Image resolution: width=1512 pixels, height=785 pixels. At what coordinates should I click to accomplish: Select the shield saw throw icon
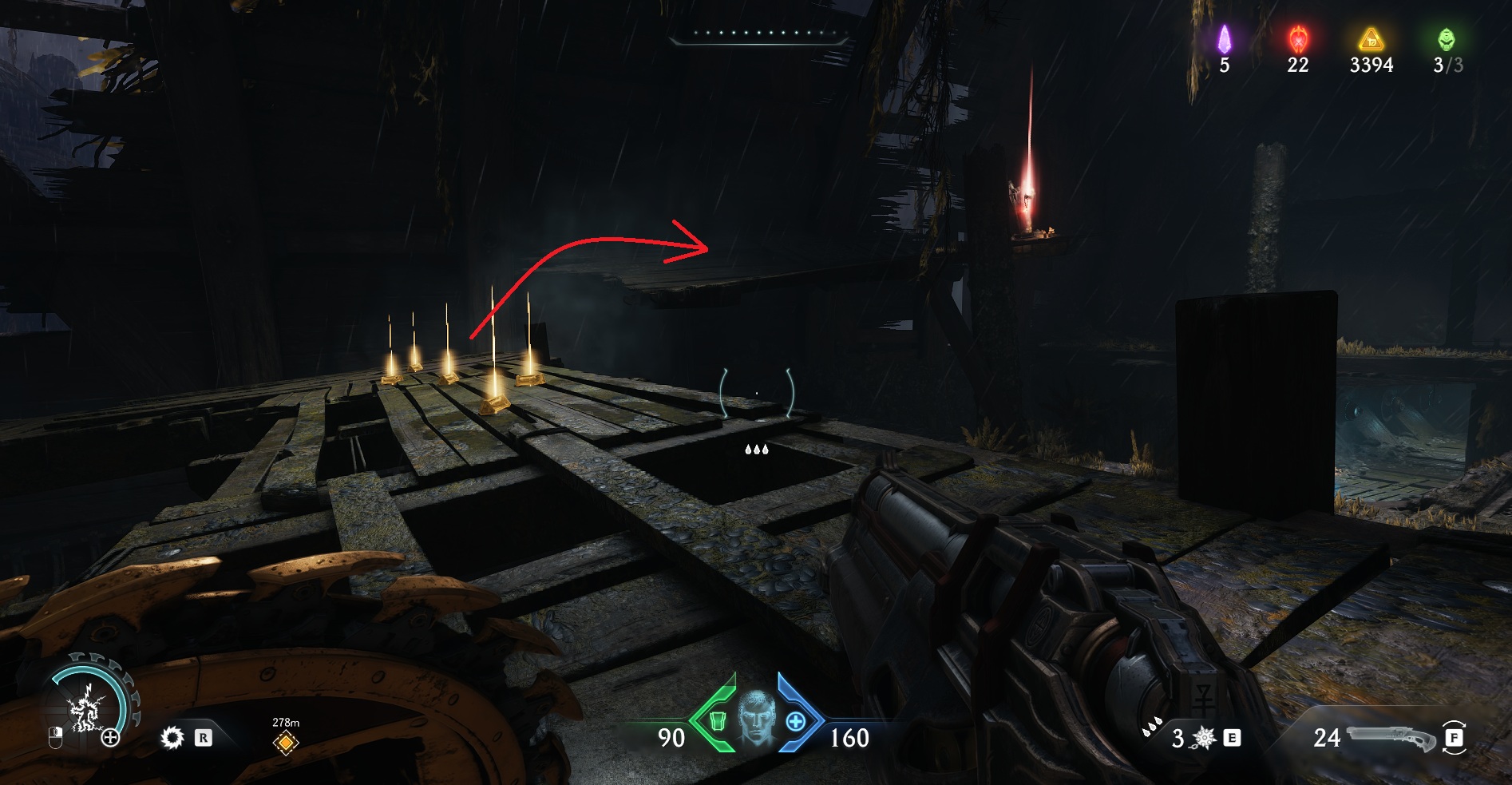(172, 737)
